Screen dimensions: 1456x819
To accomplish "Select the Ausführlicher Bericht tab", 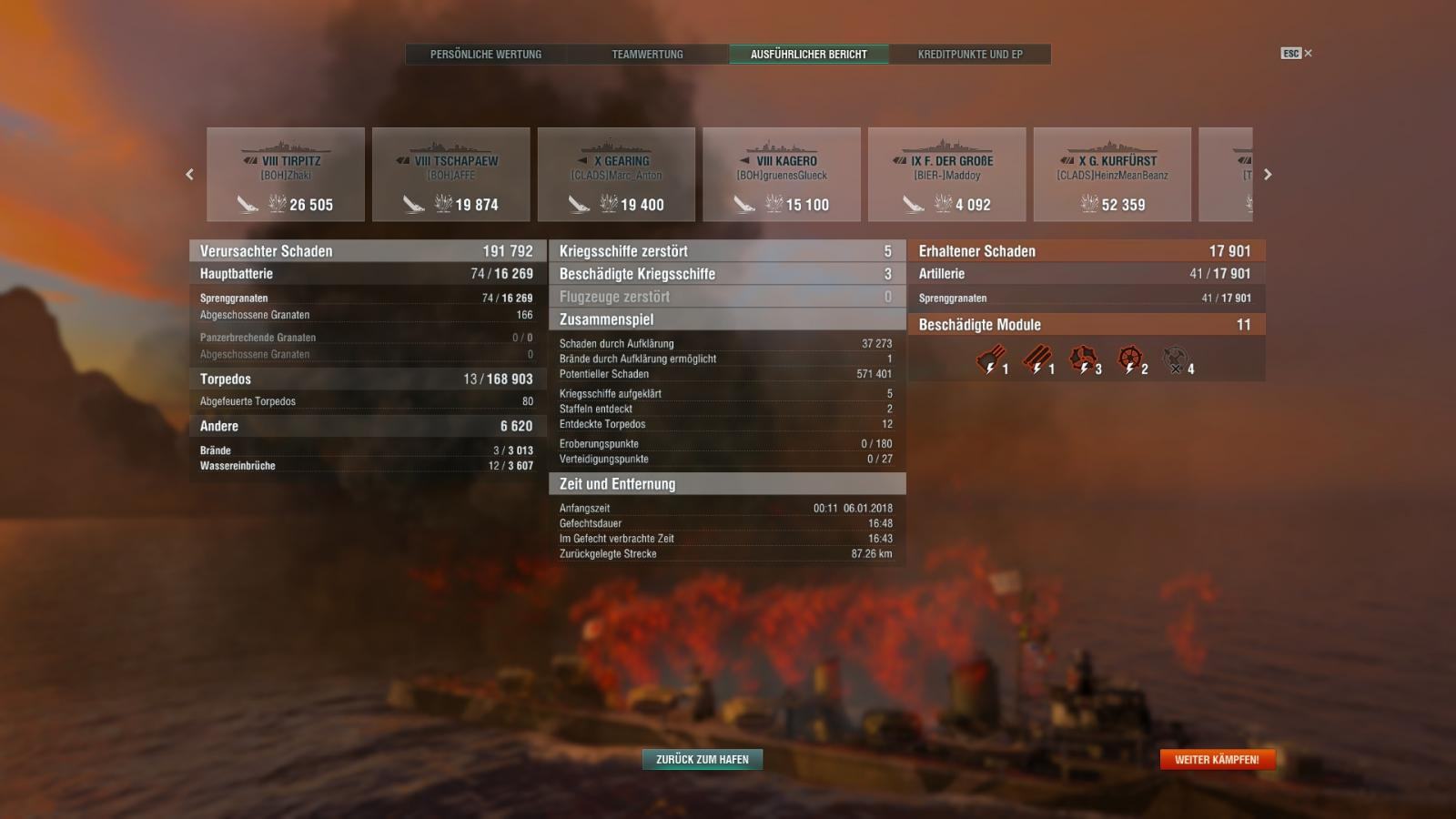I will point(808,55).
